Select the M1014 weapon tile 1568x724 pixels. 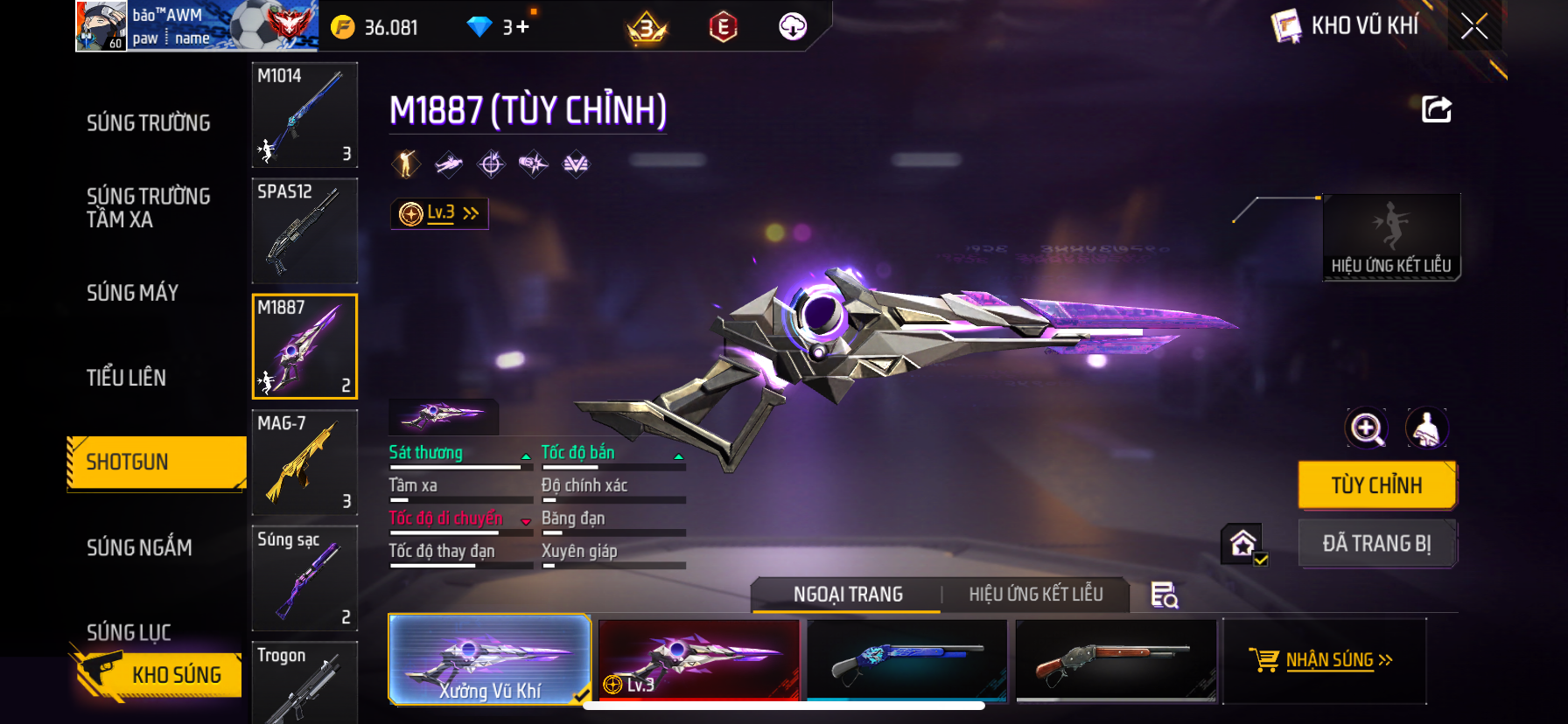[304, 115]
